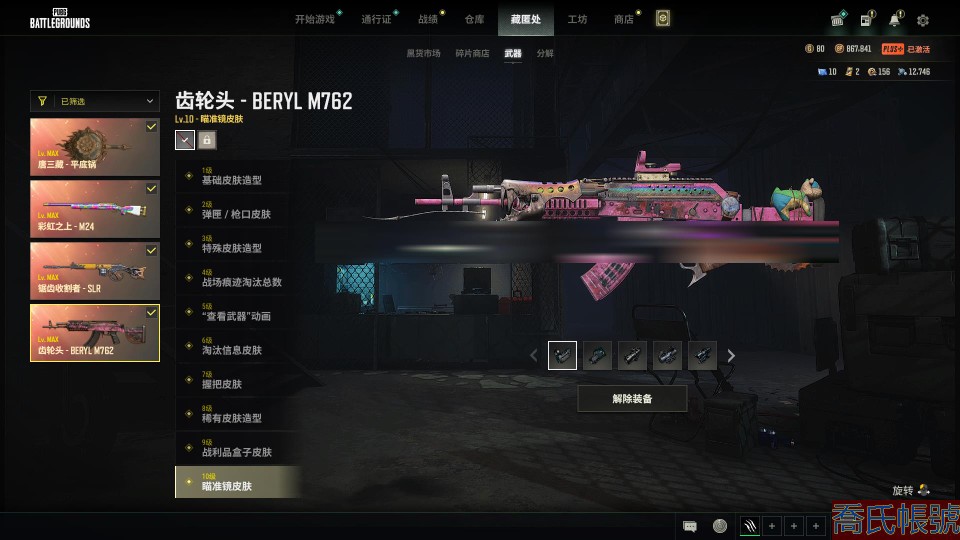Switch to the 分解 sub-tab
The width and height of the screenshot is (960, 540).
pyautogui.click(x=545, y=53)
